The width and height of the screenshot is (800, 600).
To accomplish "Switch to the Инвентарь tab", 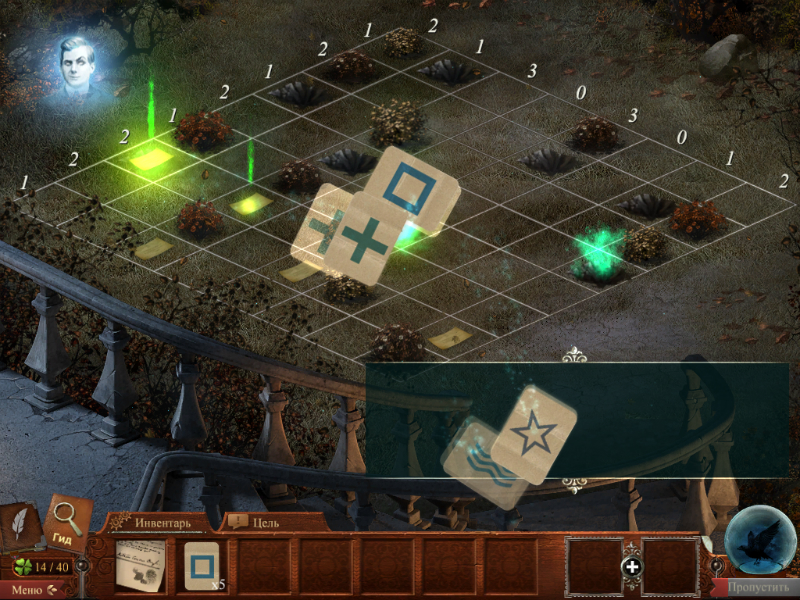I will click(x=162, y=522).
